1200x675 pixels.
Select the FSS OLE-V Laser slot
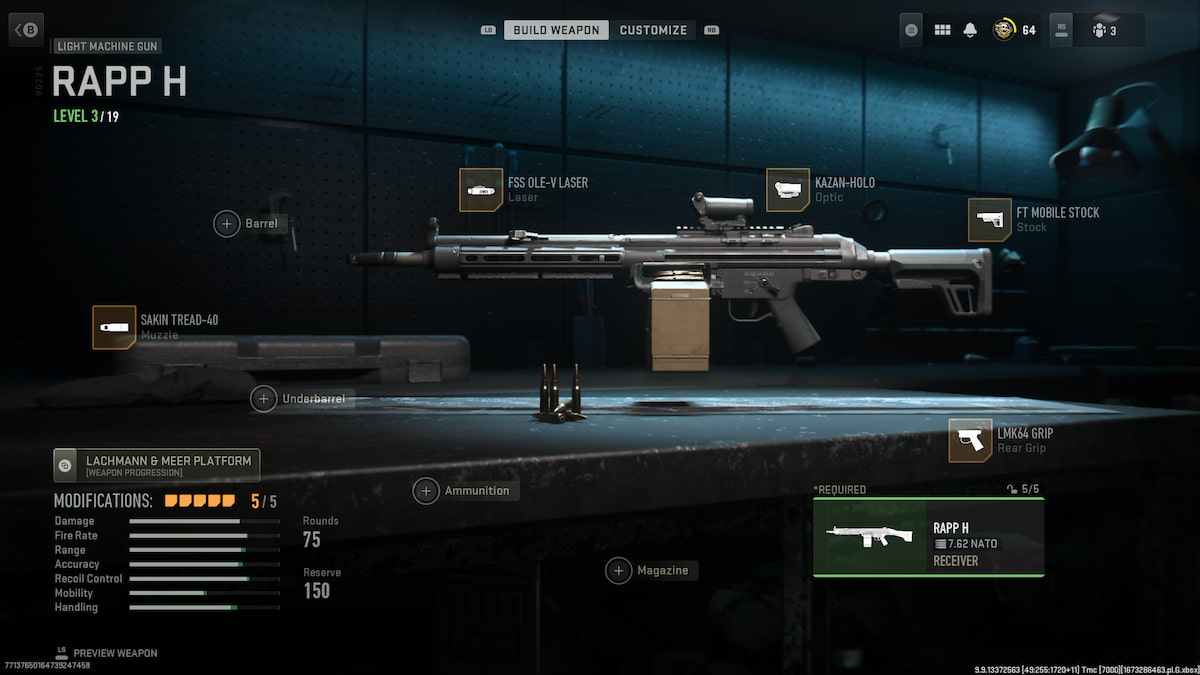481,190
